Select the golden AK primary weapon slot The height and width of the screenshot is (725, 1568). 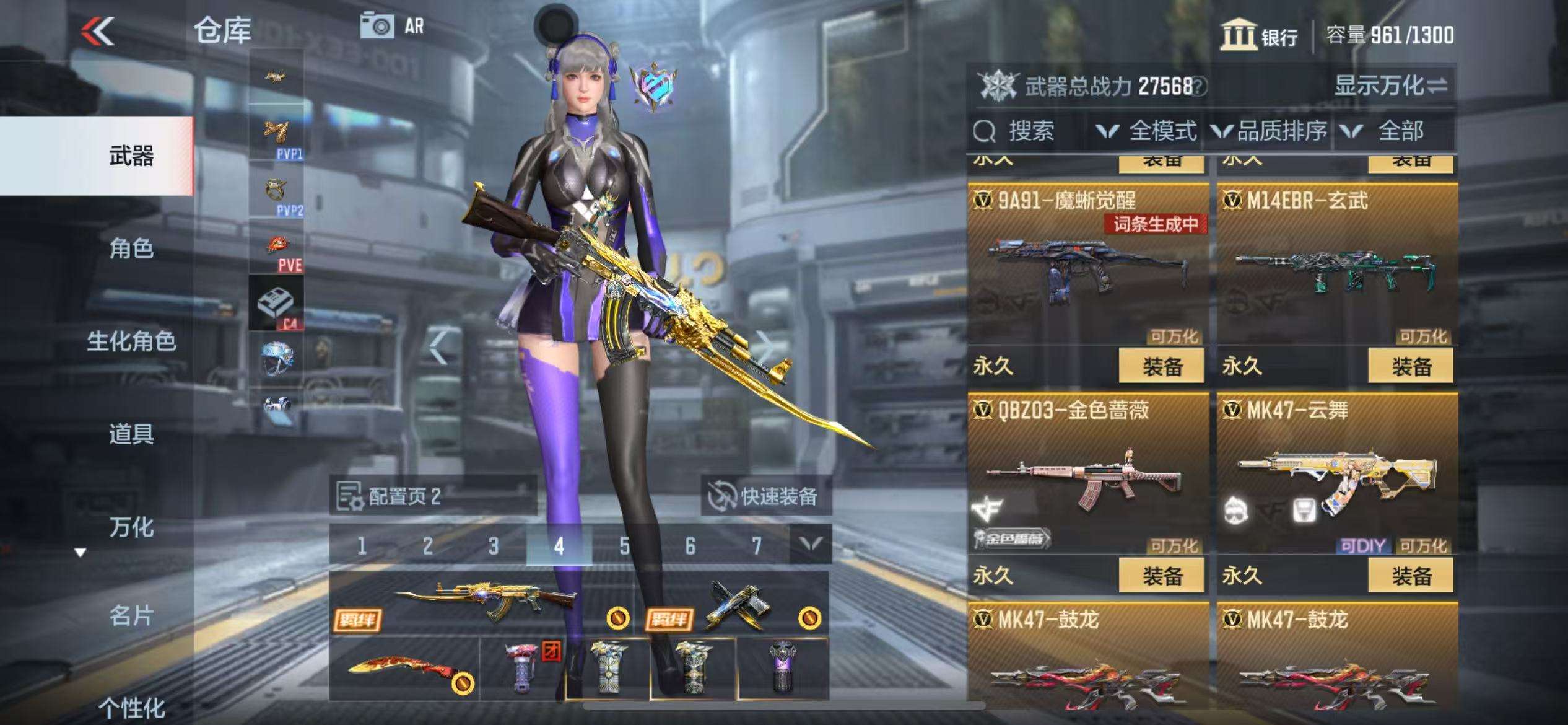click(483, 602)
